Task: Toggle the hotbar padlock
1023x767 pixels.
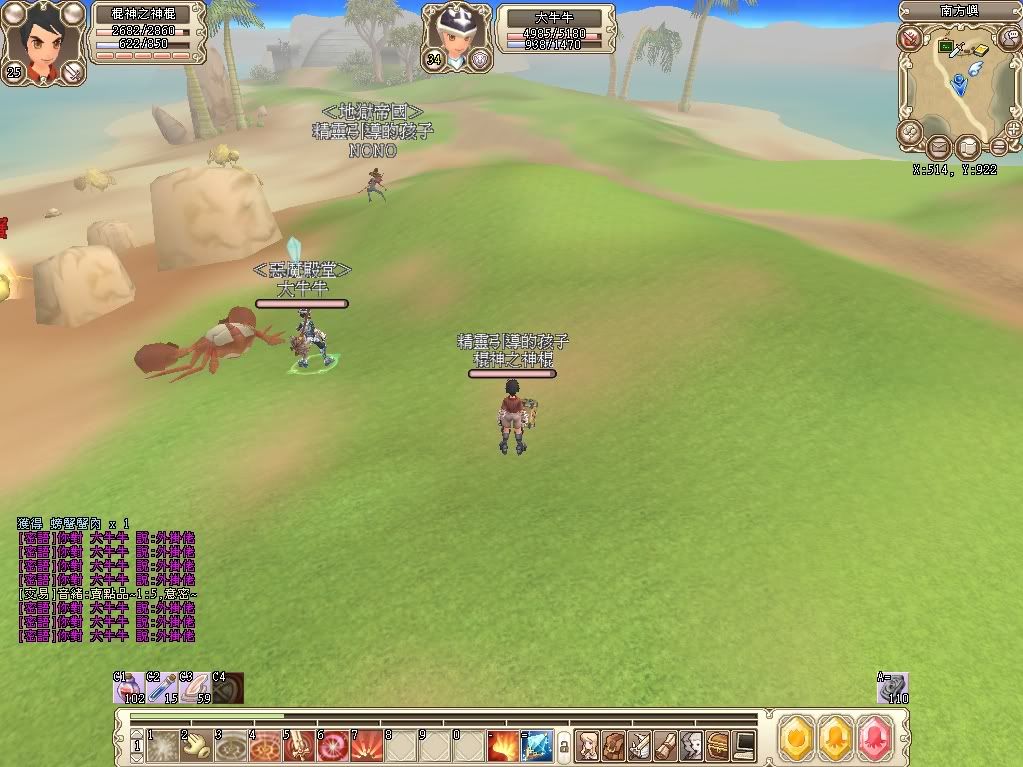Action: 564,746
